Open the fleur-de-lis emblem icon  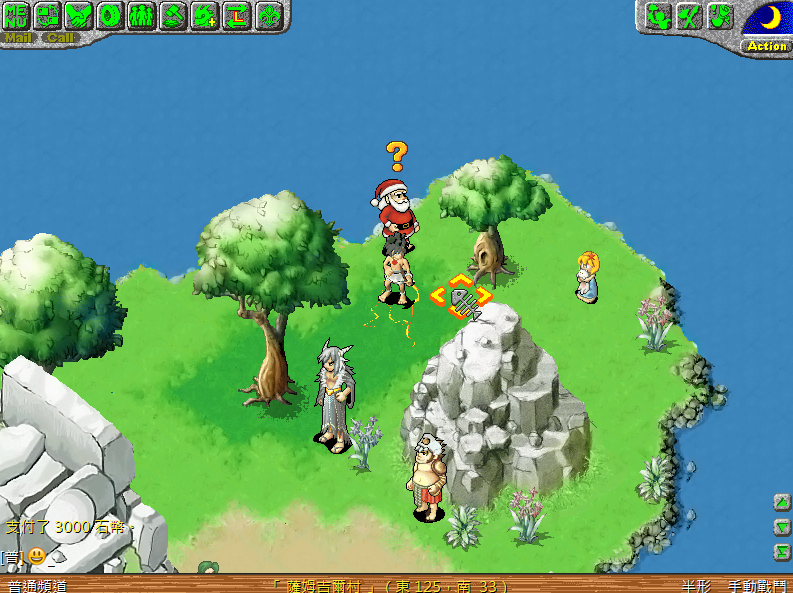pos(268,15)
